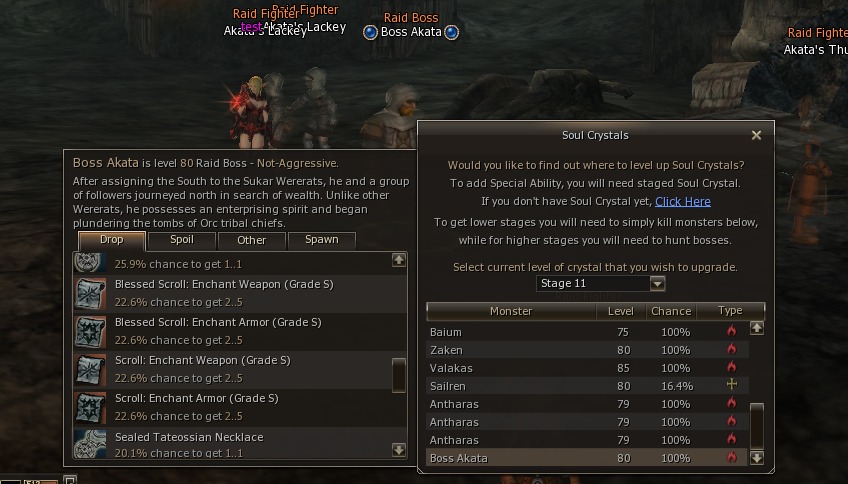Image resolution: width=848 pixels, height=484 pixels.
Task: Click the drop list's scroll-down arrow
Action: 399,451
